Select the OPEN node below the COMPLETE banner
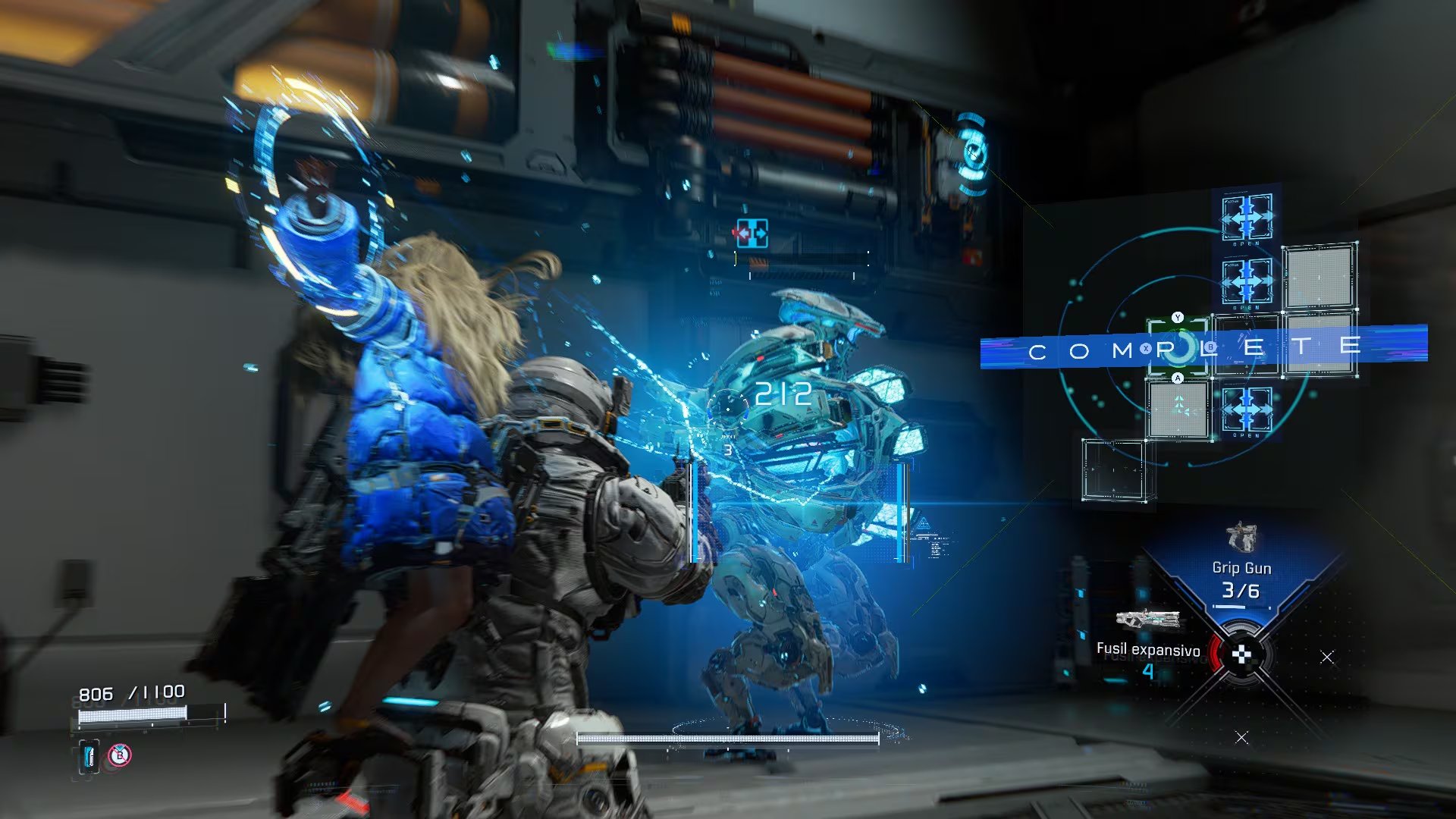 pos(1247,410)
